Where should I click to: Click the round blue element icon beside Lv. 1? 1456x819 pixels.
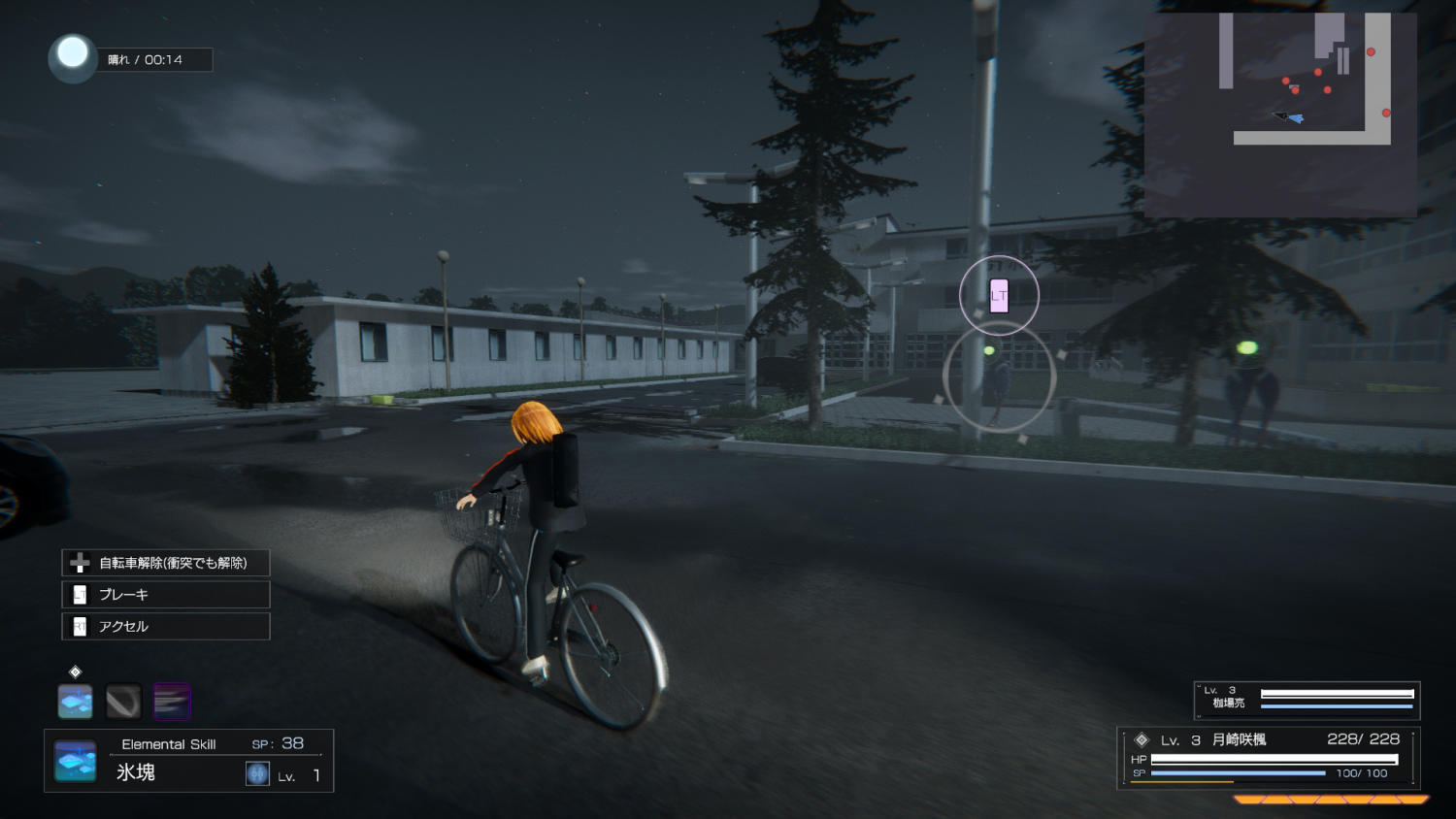point(257,773)
